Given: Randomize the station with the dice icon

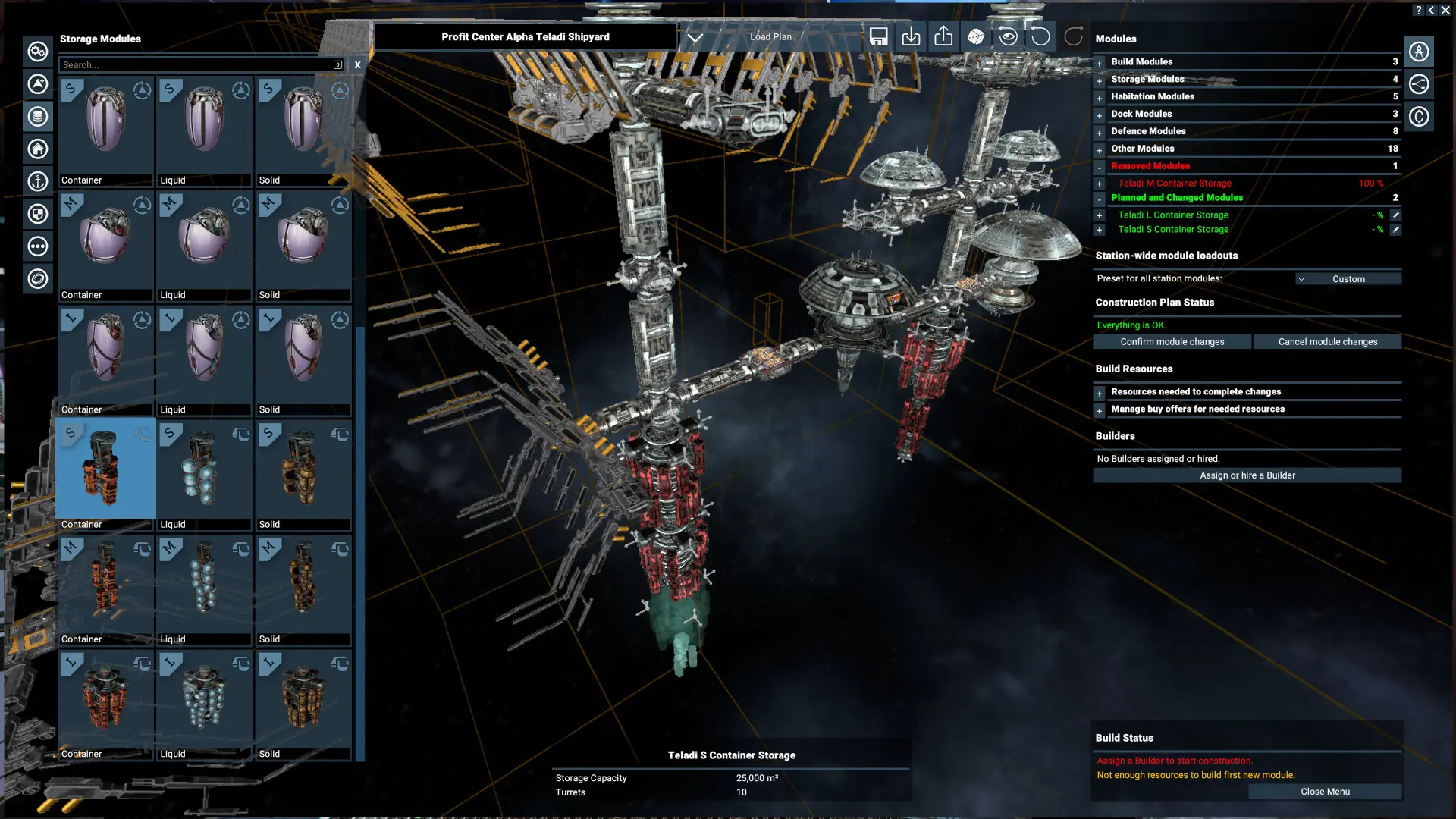Looking at the screenshot, I should coord(976,36).
